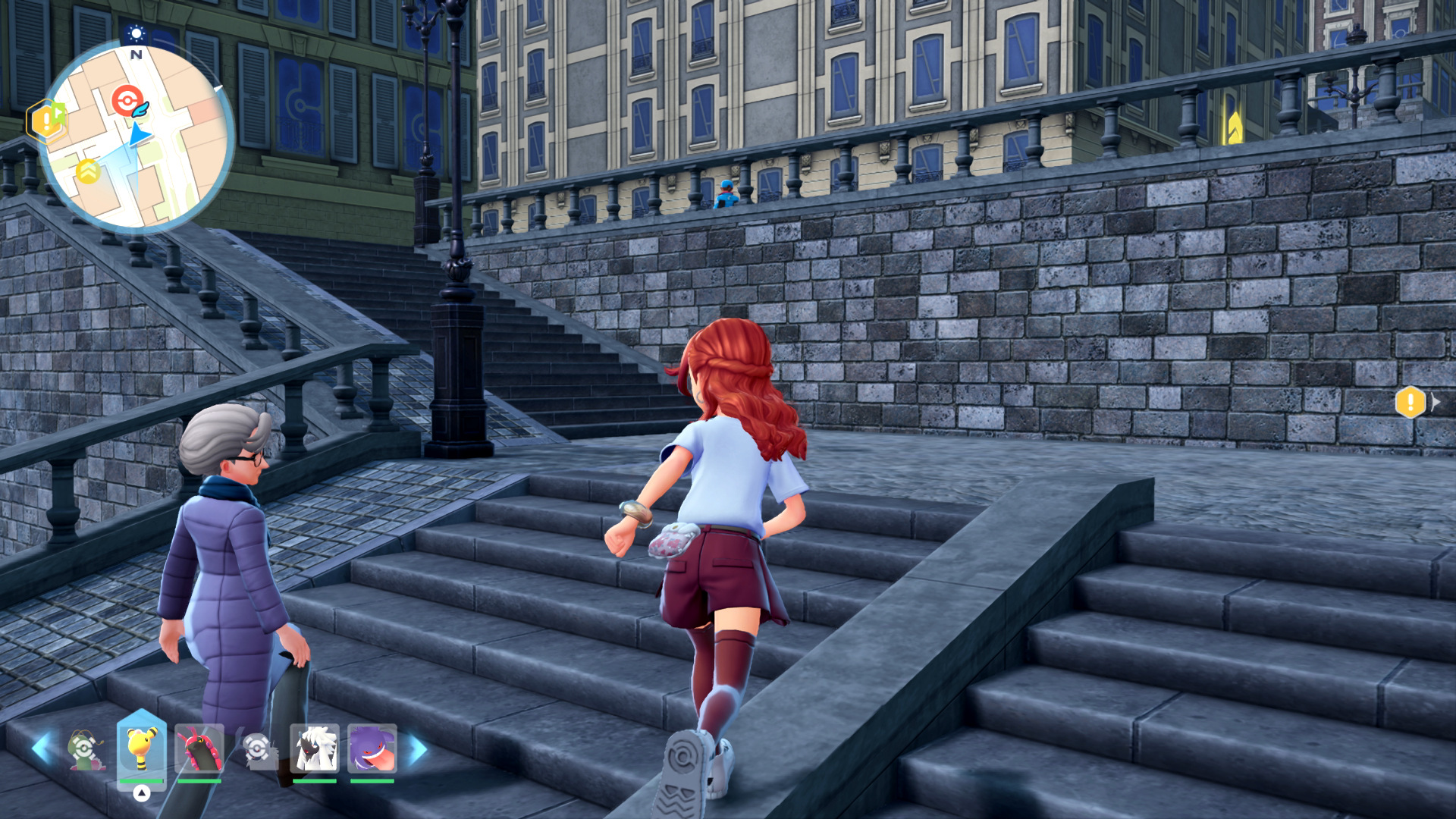
Task: Click the yellow exclamation objective indicator at the right edge
Action: [x=1410, y=403]
